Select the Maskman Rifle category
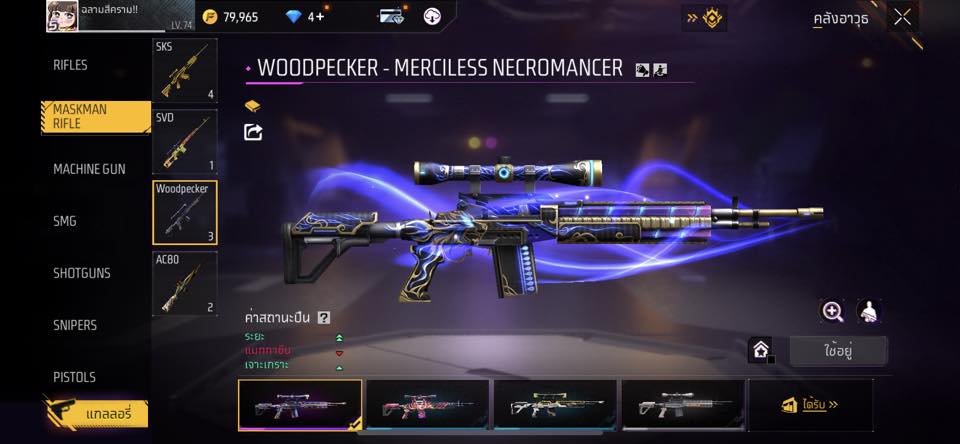 [95, 117]
